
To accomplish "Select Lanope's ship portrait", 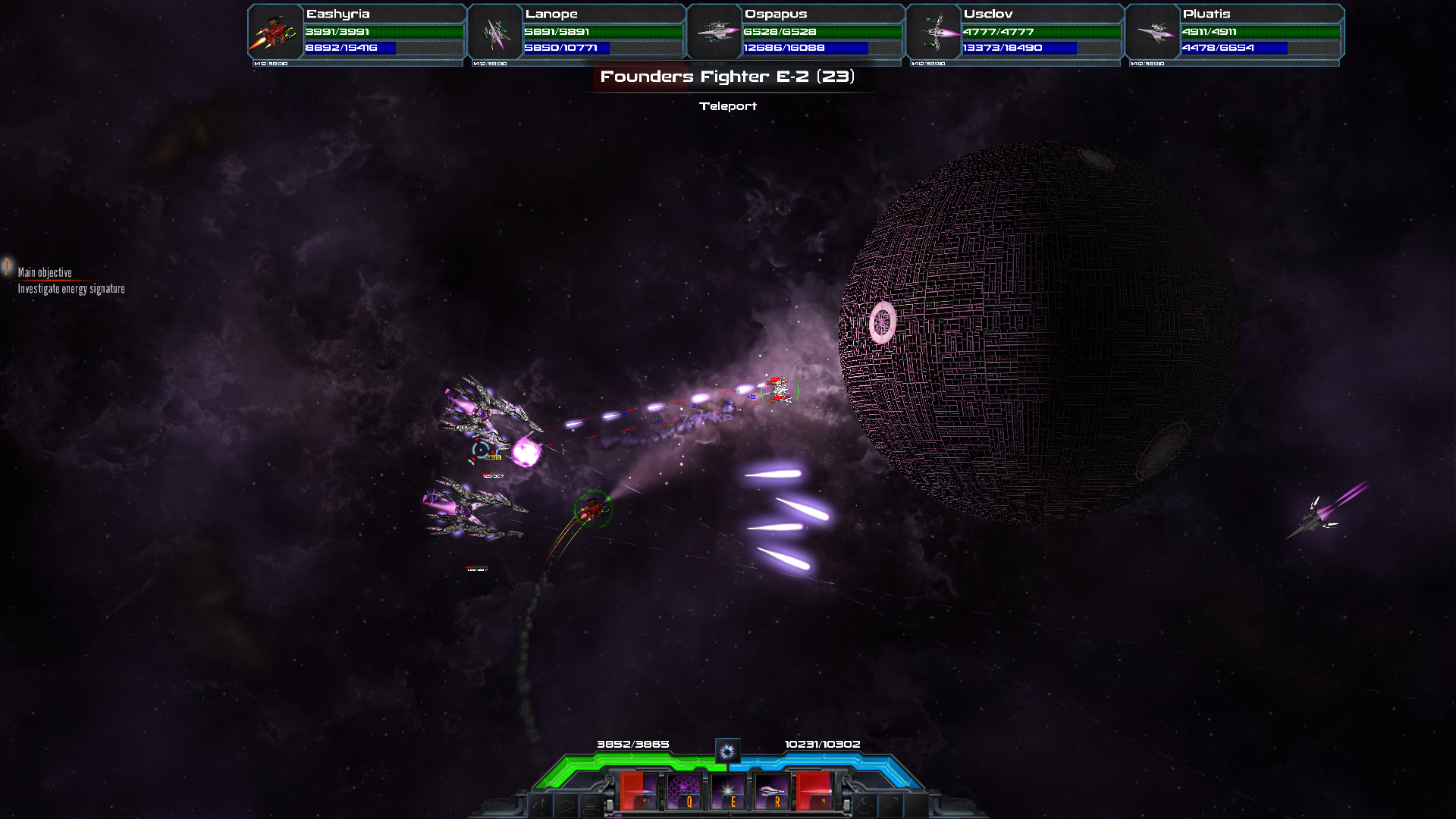I will (494, 32).
